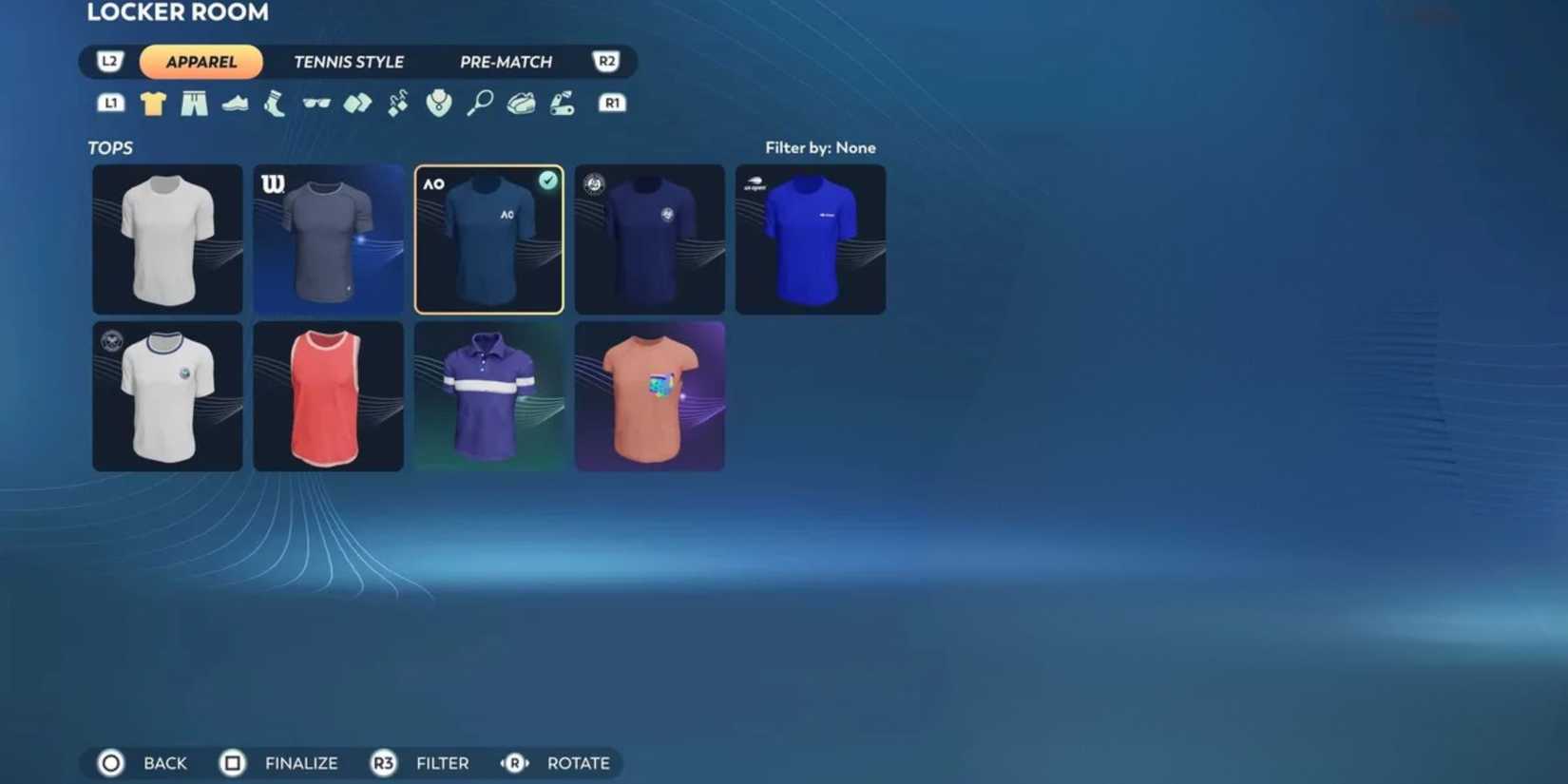Select the sunglasses accessory category

pyautogui.click(x=318, y=103)
